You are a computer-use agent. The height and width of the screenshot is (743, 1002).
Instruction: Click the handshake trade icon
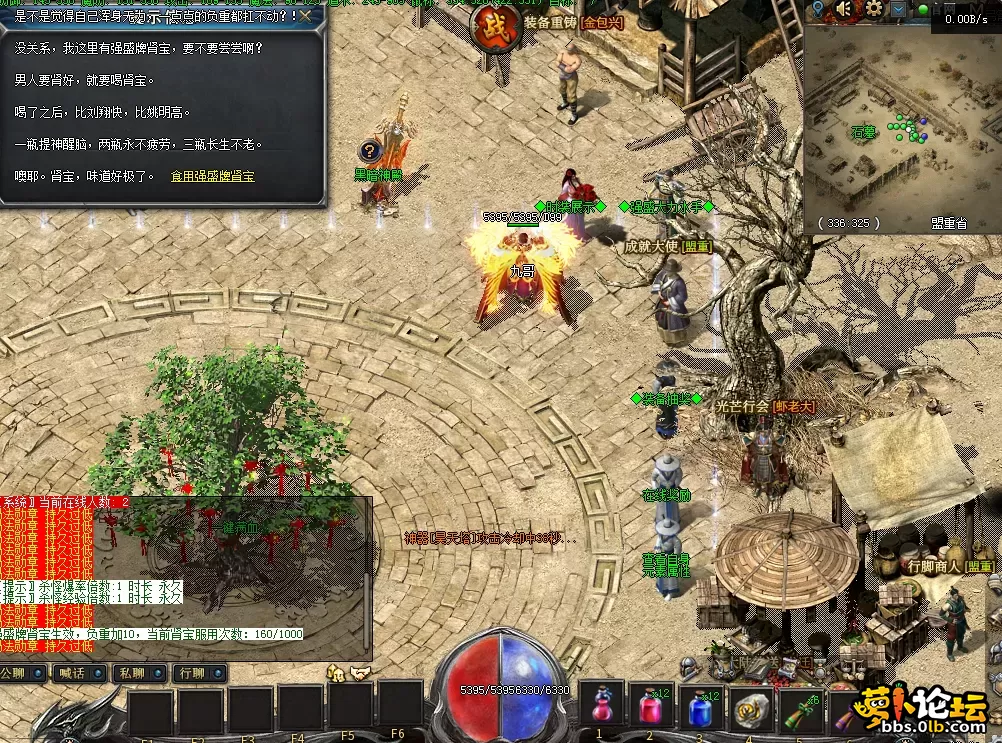click(359, 673)
